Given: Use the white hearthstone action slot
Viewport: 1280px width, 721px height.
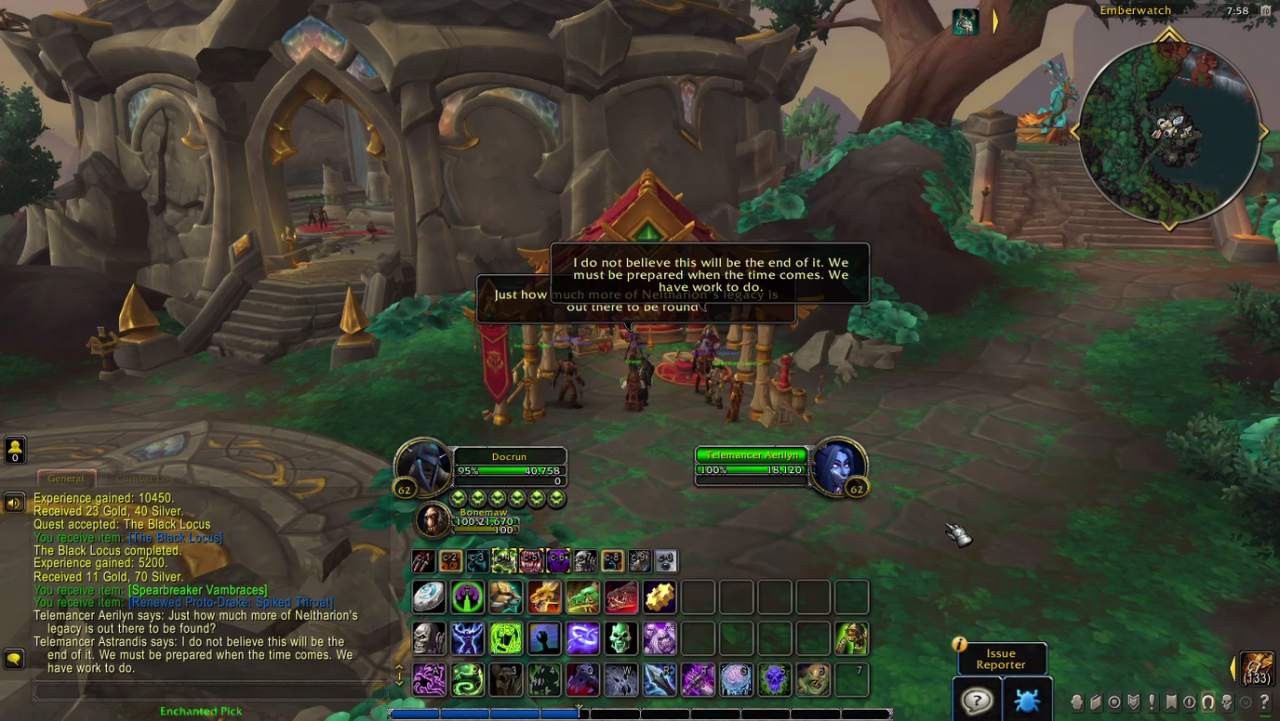Looking at the screenshot, I should [x=429, y=597].
